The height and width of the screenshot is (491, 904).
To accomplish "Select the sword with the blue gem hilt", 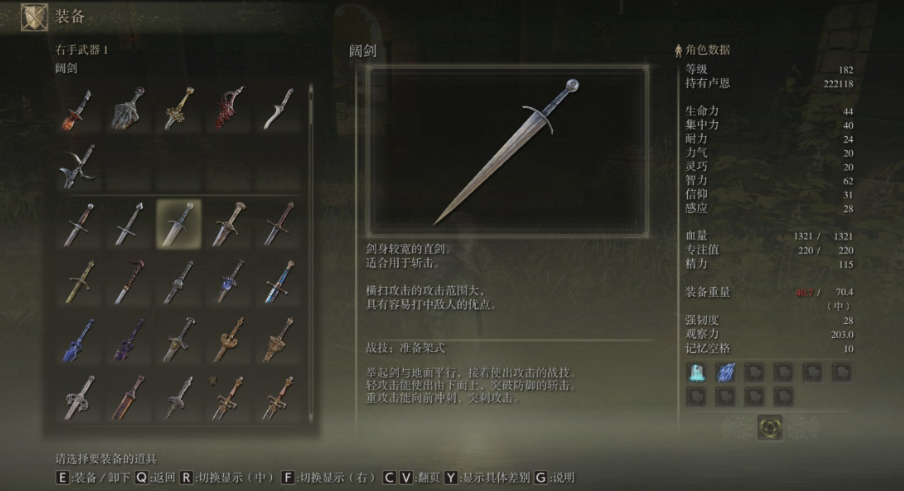I will point(228,282).
